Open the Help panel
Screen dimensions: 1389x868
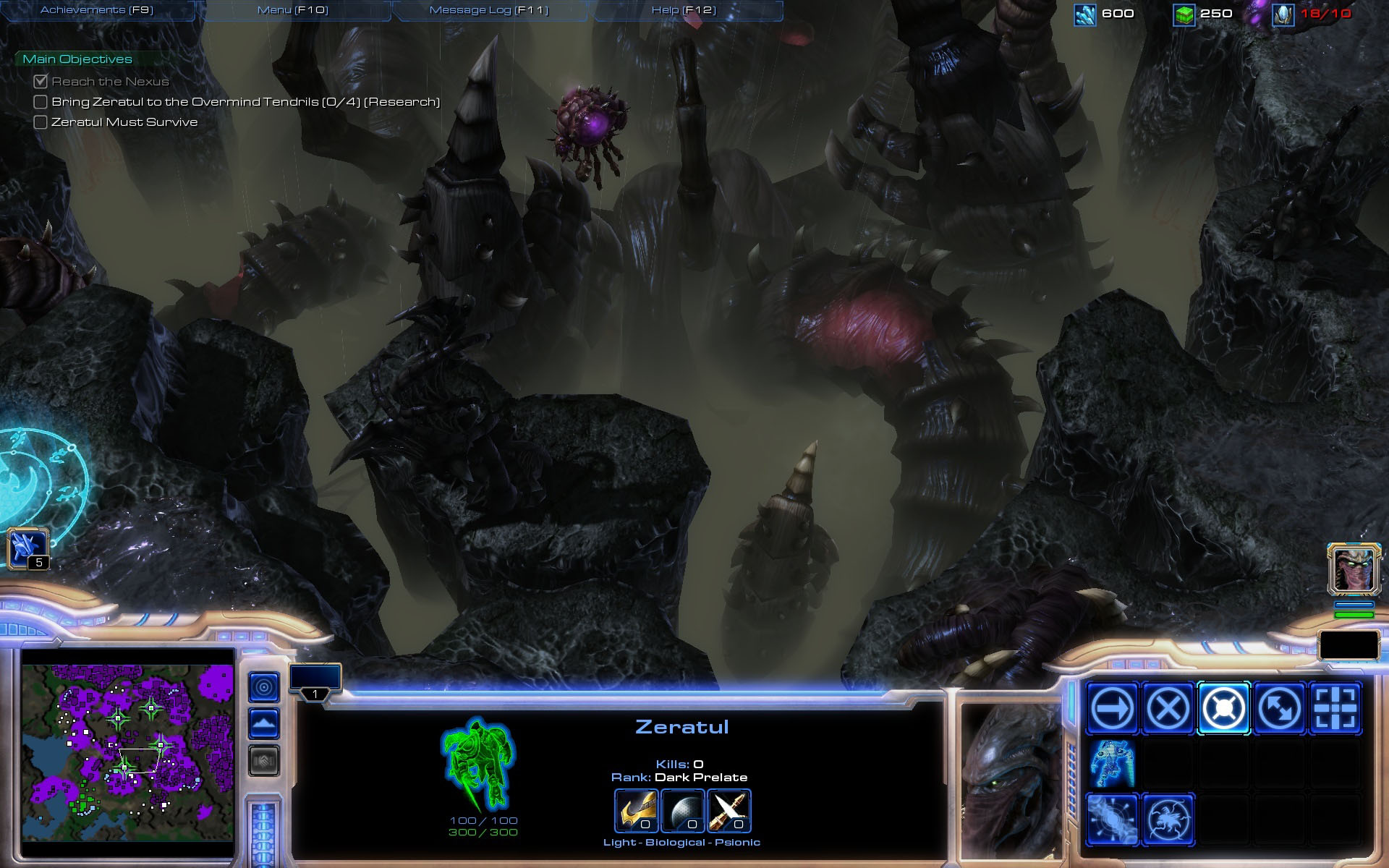click(684, 10)
